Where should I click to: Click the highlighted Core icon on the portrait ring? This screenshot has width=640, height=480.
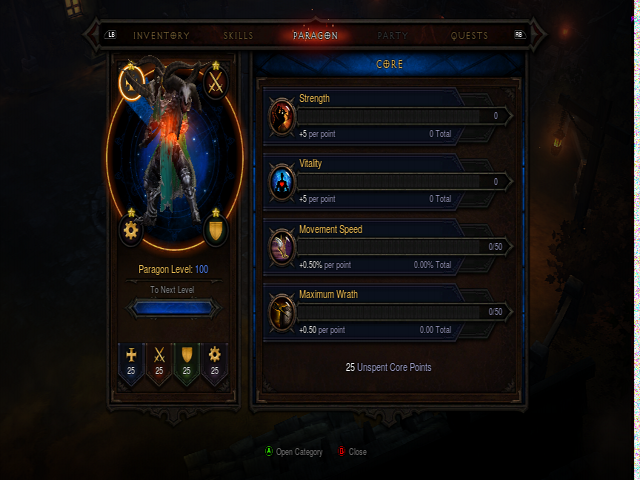(x=132, y=83)
